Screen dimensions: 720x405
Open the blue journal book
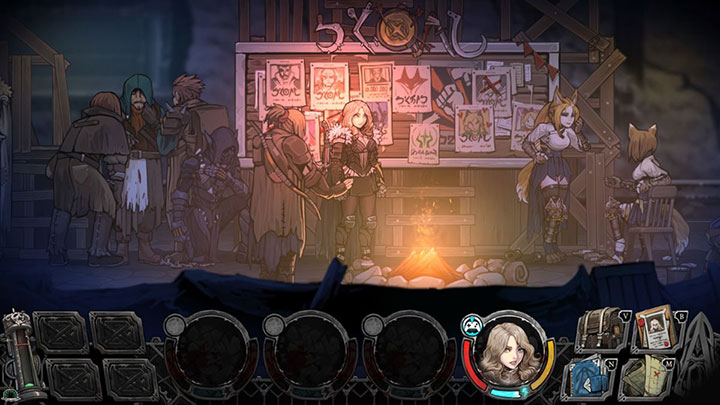pos(593,378)
